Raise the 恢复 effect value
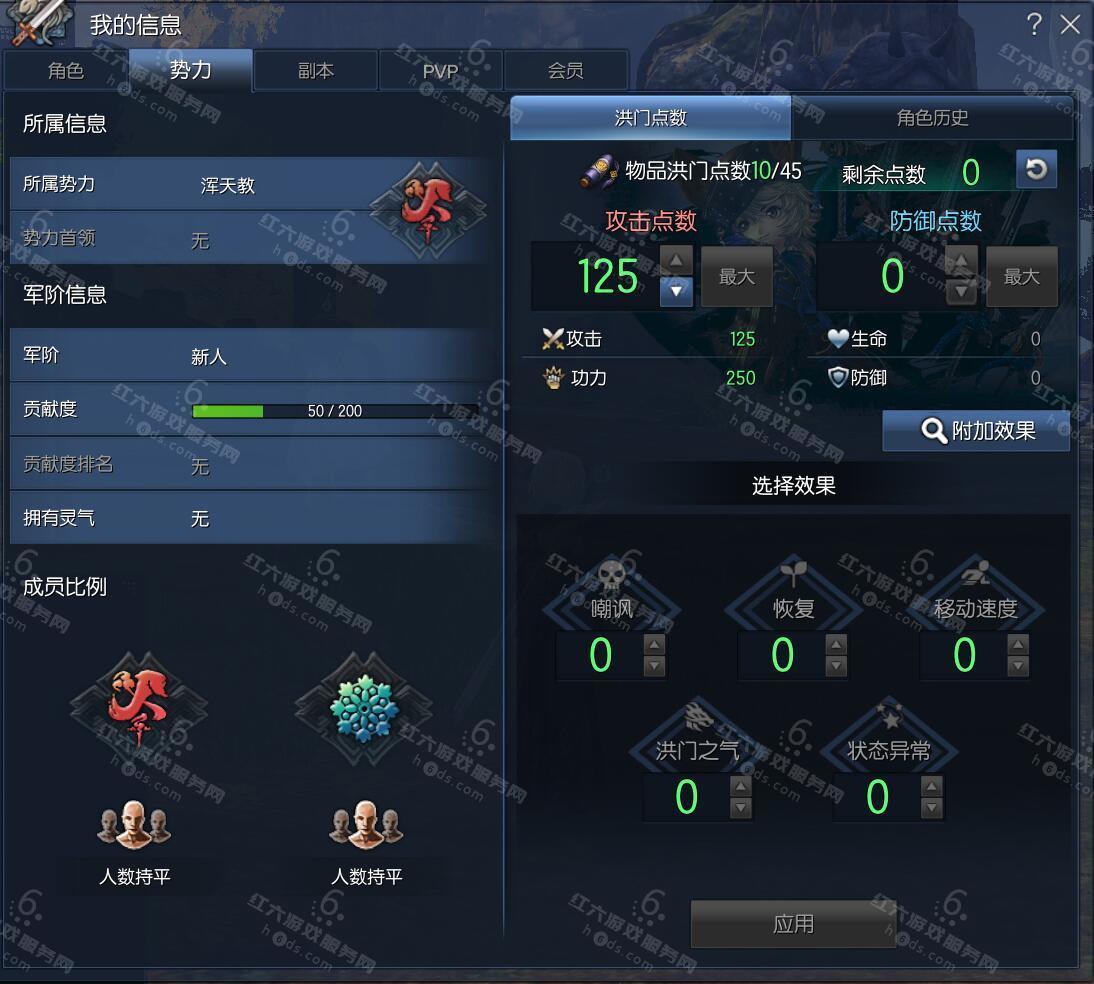1094x984 pixels. tap(836, 645)
